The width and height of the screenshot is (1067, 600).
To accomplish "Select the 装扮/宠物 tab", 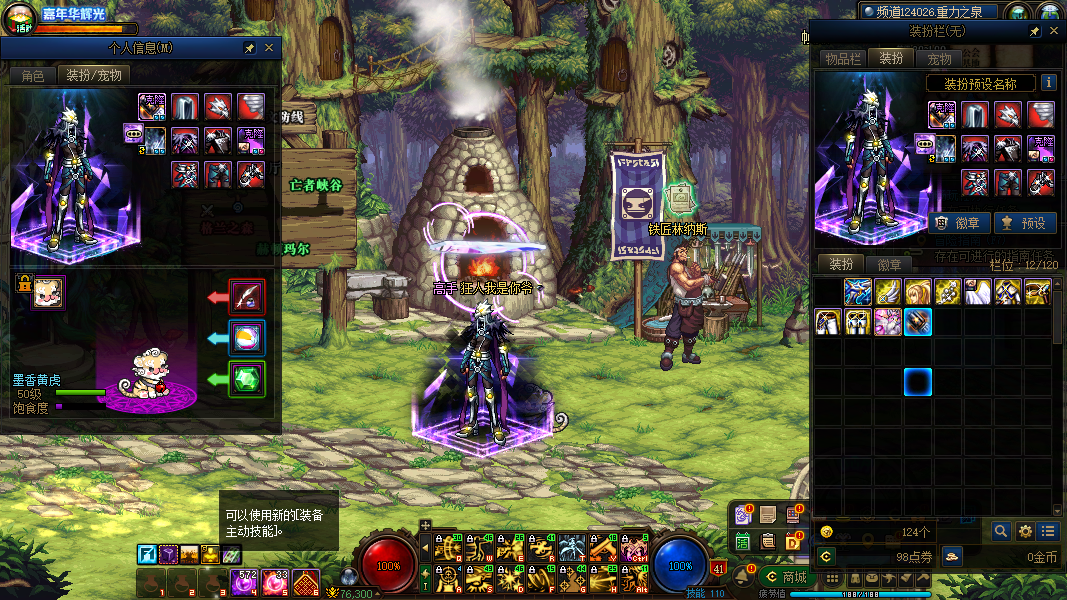I will [94, 76].
